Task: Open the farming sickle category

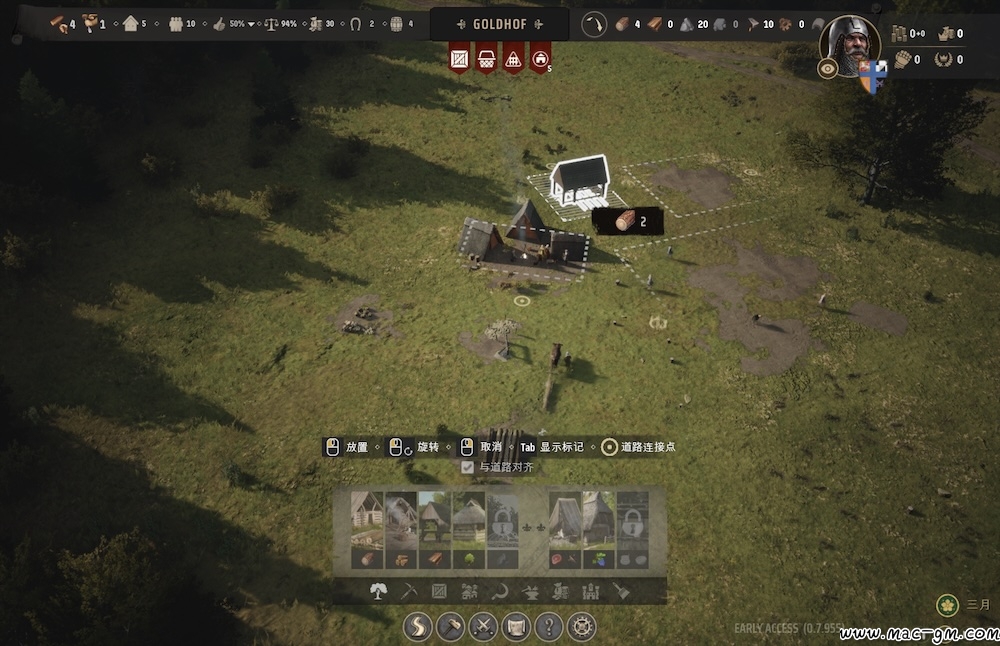Action: (x=499, y=591)
